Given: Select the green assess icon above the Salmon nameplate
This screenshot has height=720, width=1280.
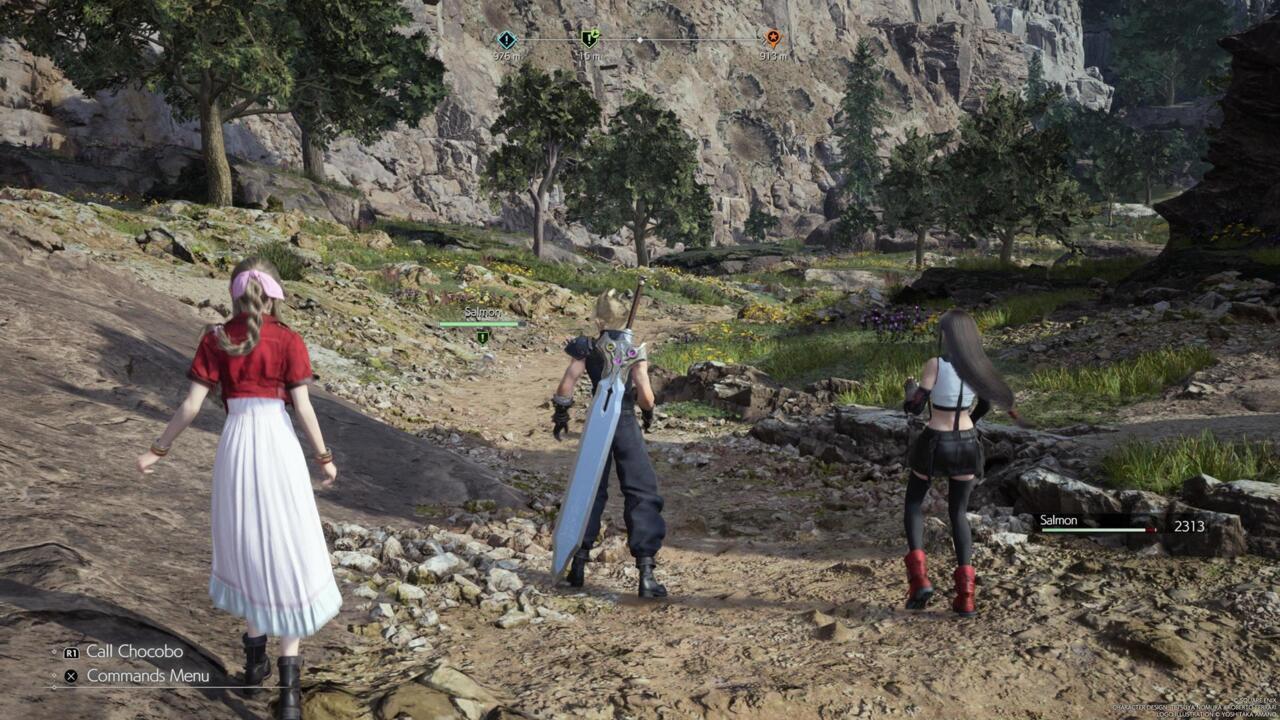Looking at the screenshot, I should (x=481, y=337).
